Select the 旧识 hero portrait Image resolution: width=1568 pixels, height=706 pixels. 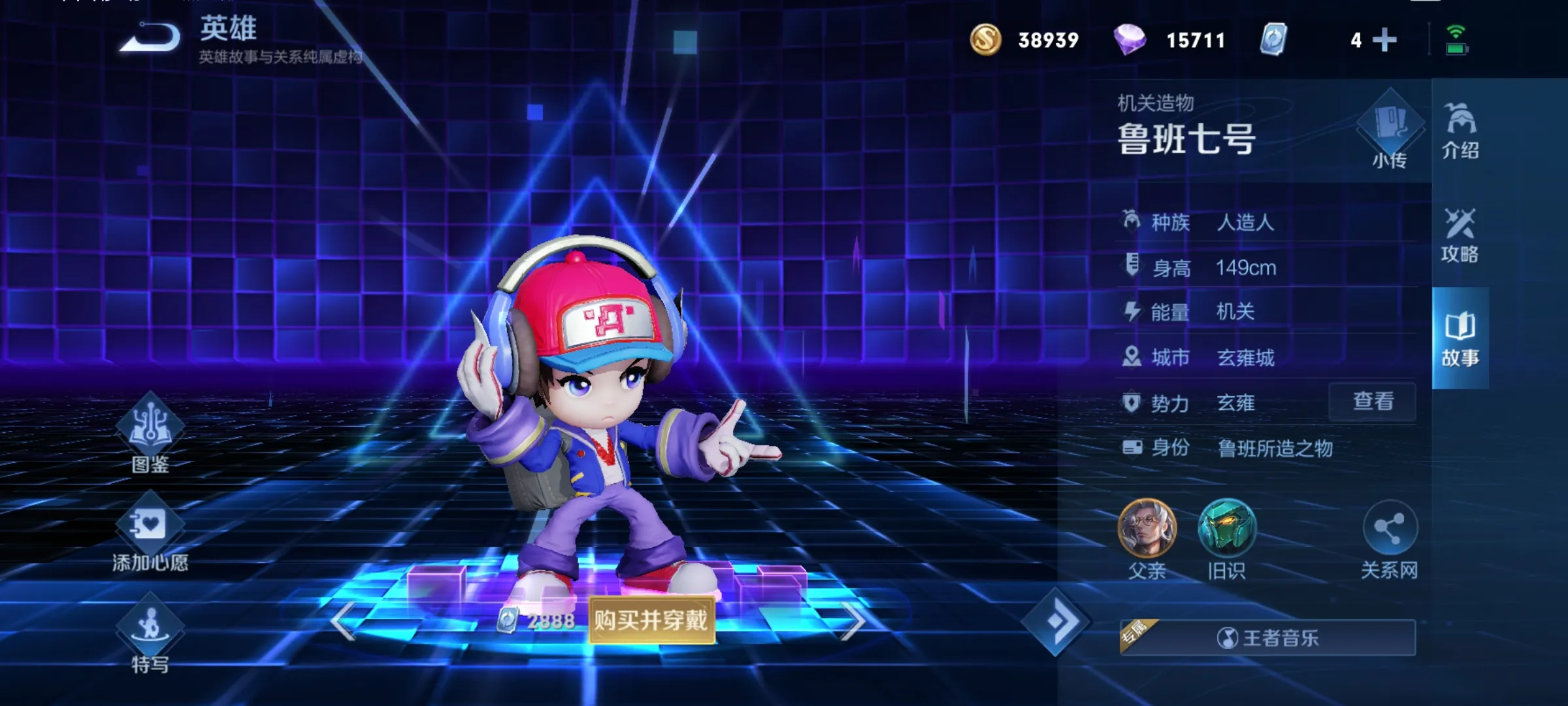pos(1226,529)
